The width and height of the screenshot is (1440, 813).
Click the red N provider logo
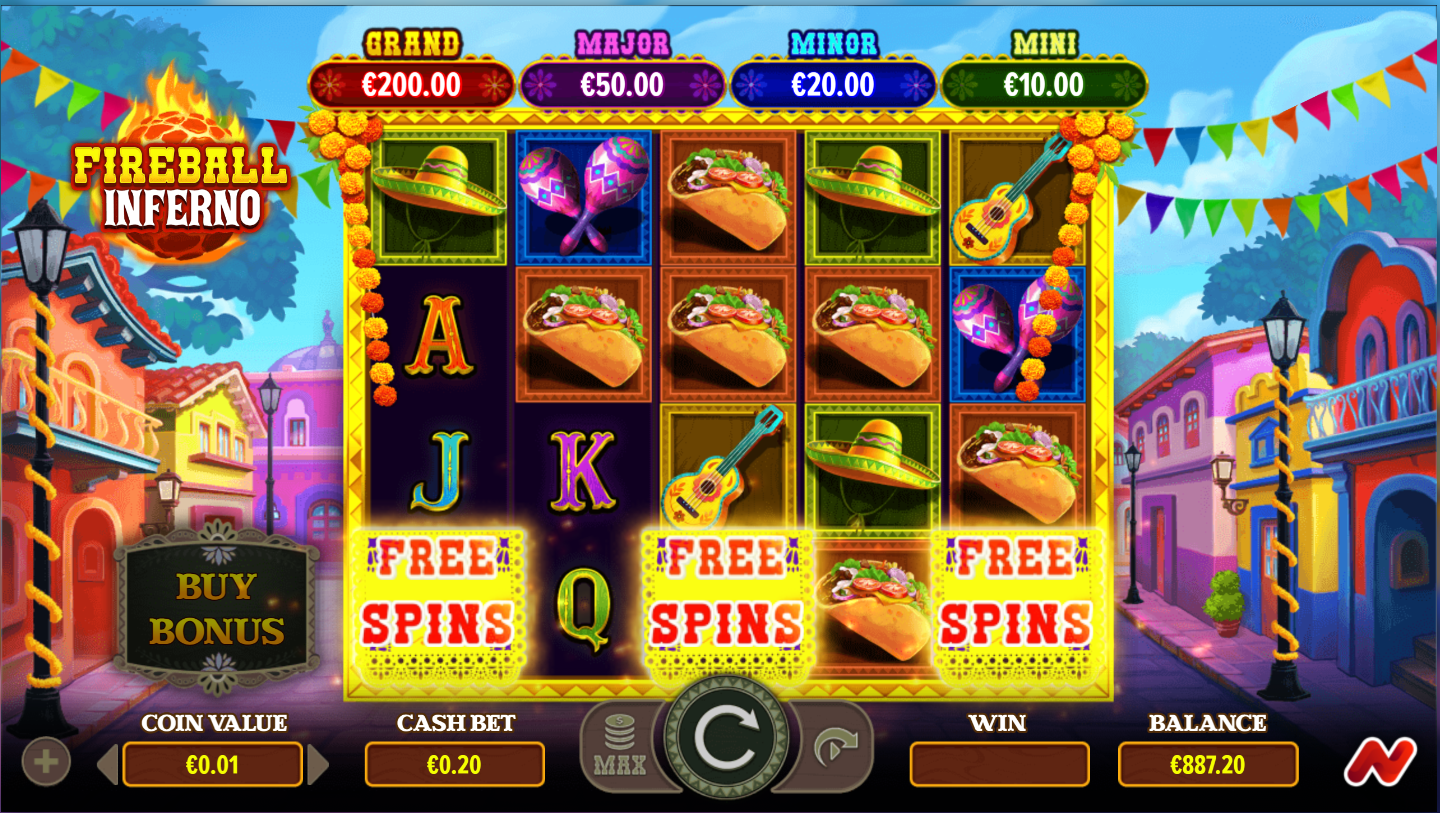1379,762
